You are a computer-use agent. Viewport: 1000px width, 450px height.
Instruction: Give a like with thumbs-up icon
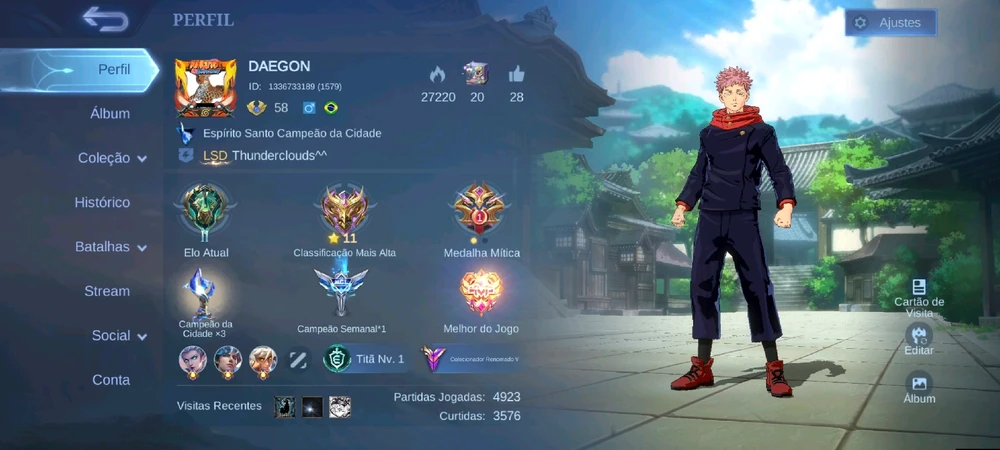516,74
